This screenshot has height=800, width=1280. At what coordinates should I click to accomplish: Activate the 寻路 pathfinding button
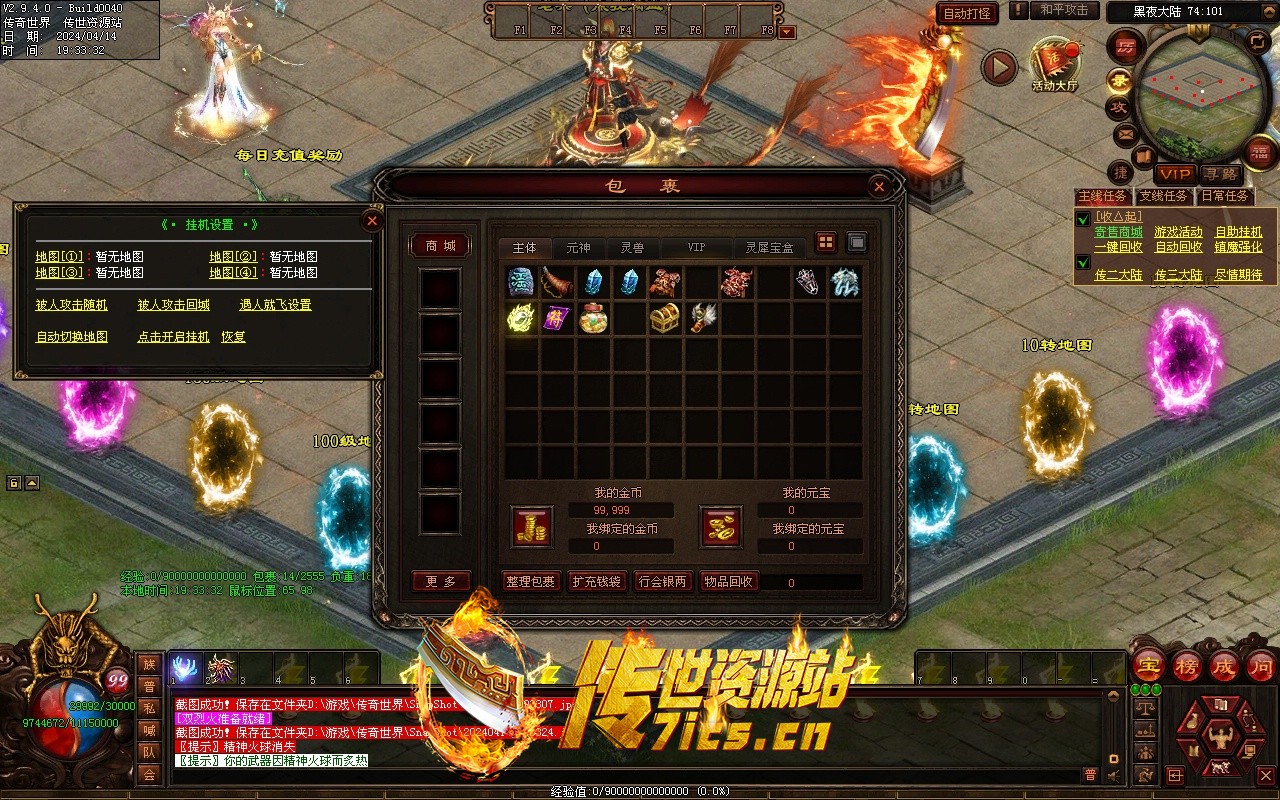(x=1219, y=174)
